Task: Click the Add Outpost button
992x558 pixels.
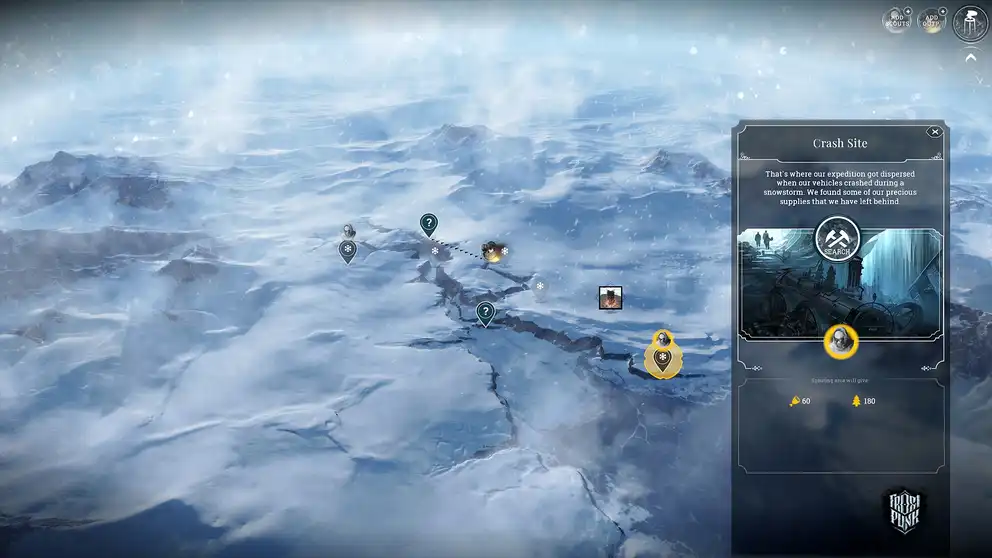Action: pos(932,20)
